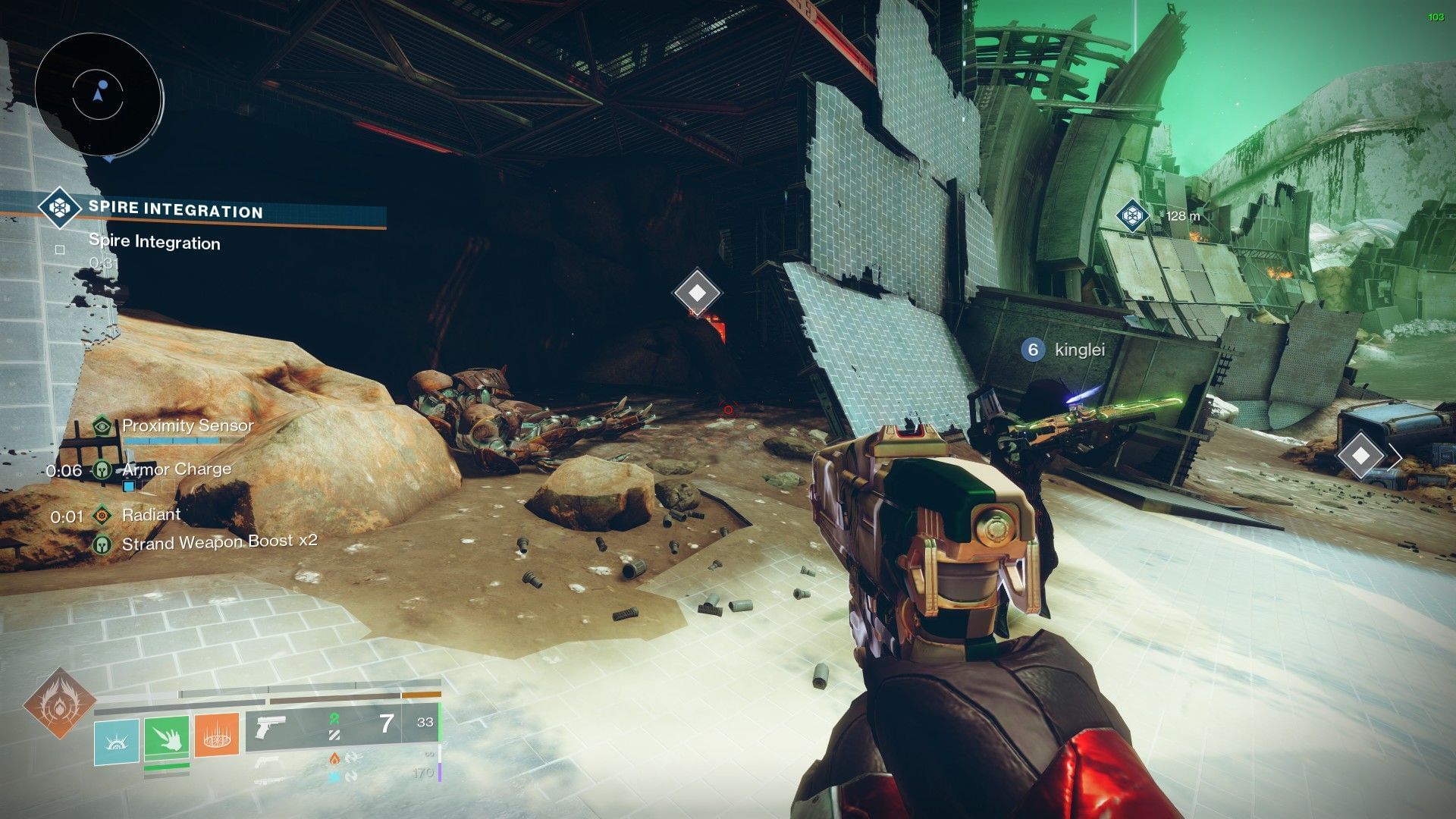Select the Strand Weapon Boost x2 icon
The height and width of the screenshot is (819, 1456).
point(102,544)
